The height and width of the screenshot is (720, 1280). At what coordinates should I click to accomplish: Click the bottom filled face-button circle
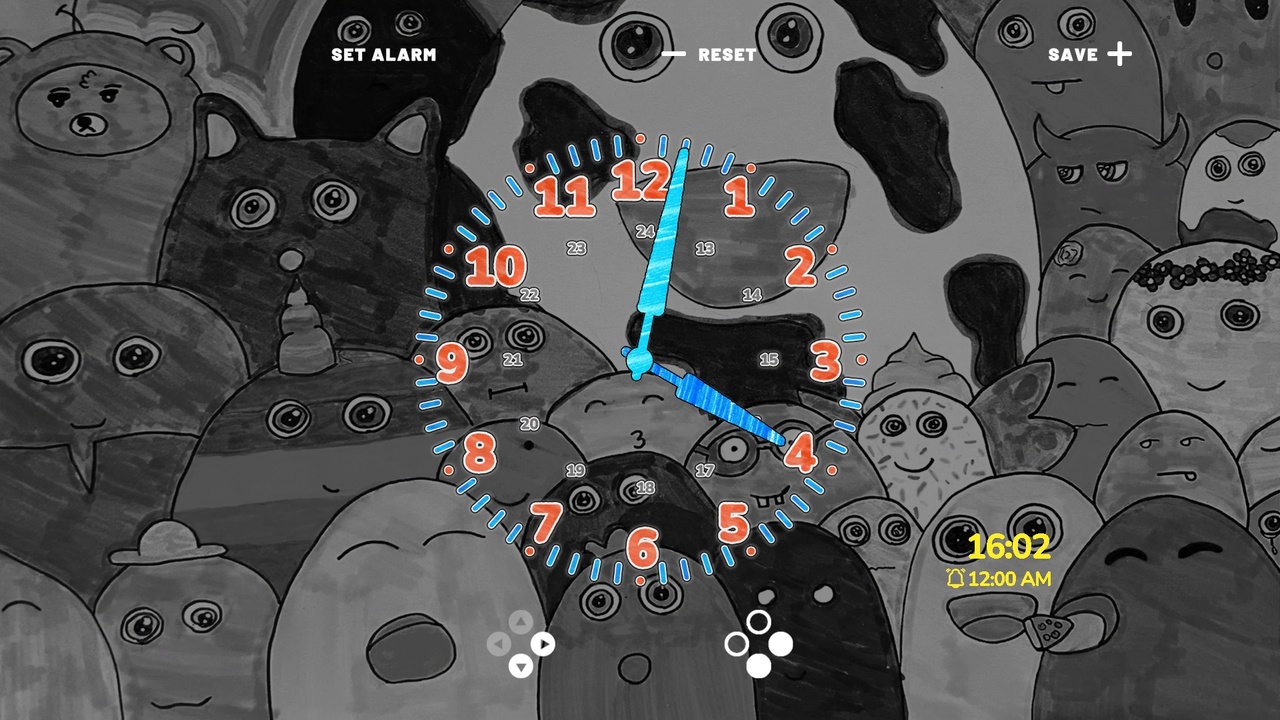[761, 665]
